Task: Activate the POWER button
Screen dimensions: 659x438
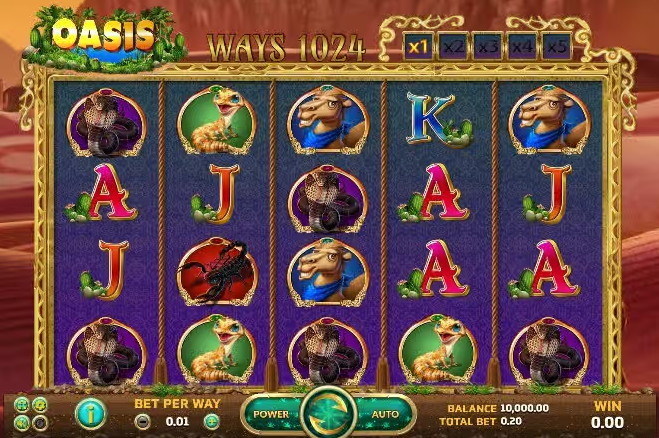Action: 272,413
